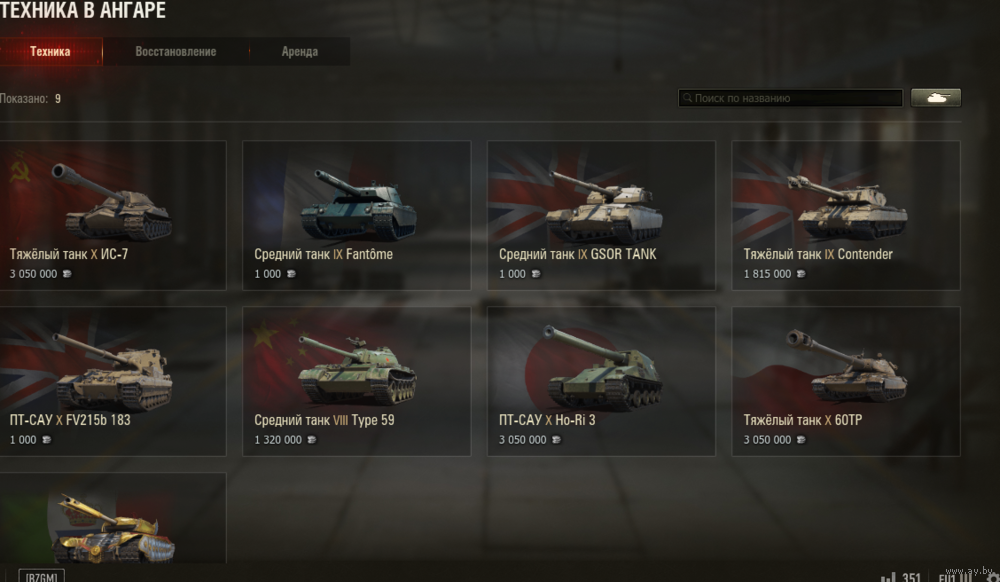Pick the Ho-Ri 3 tank destroyer

click(x=601, y=381)
